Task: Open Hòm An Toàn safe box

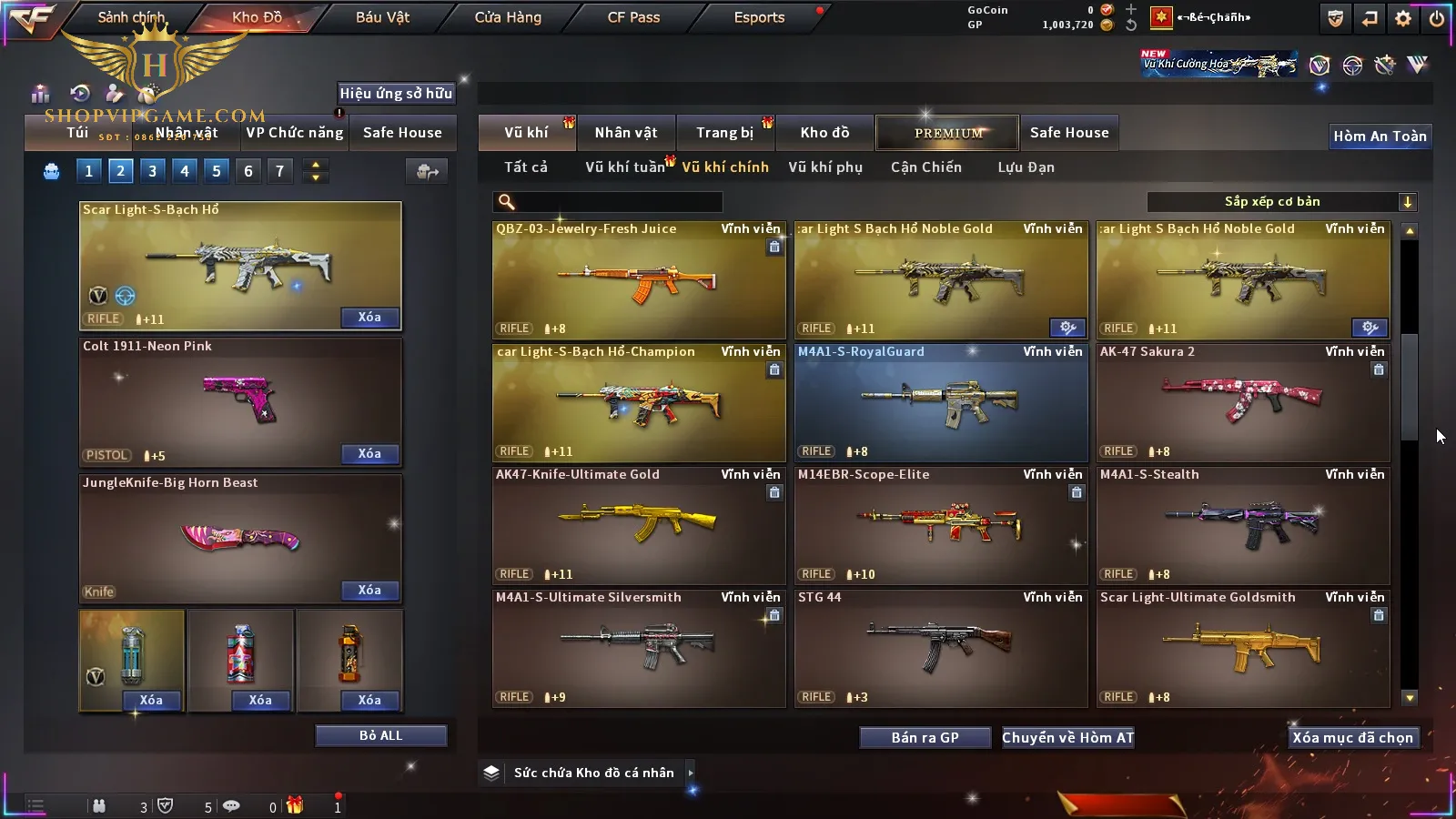Action: [1380, 136]
